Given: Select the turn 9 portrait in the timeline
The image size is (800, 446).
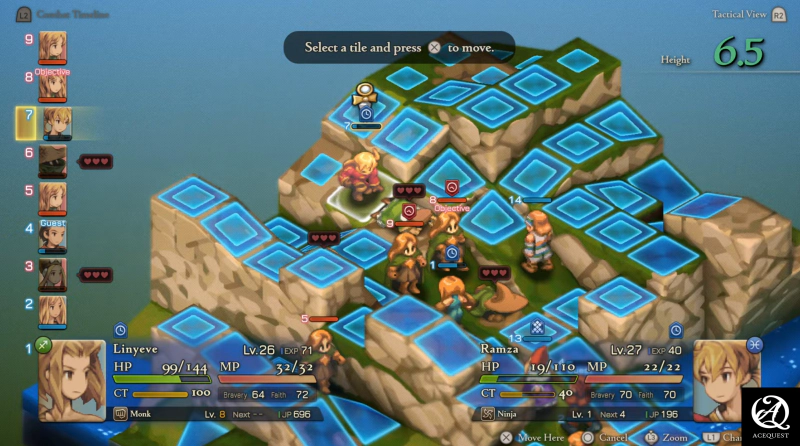Looking at the screenshot, I should tap(52, 47).
